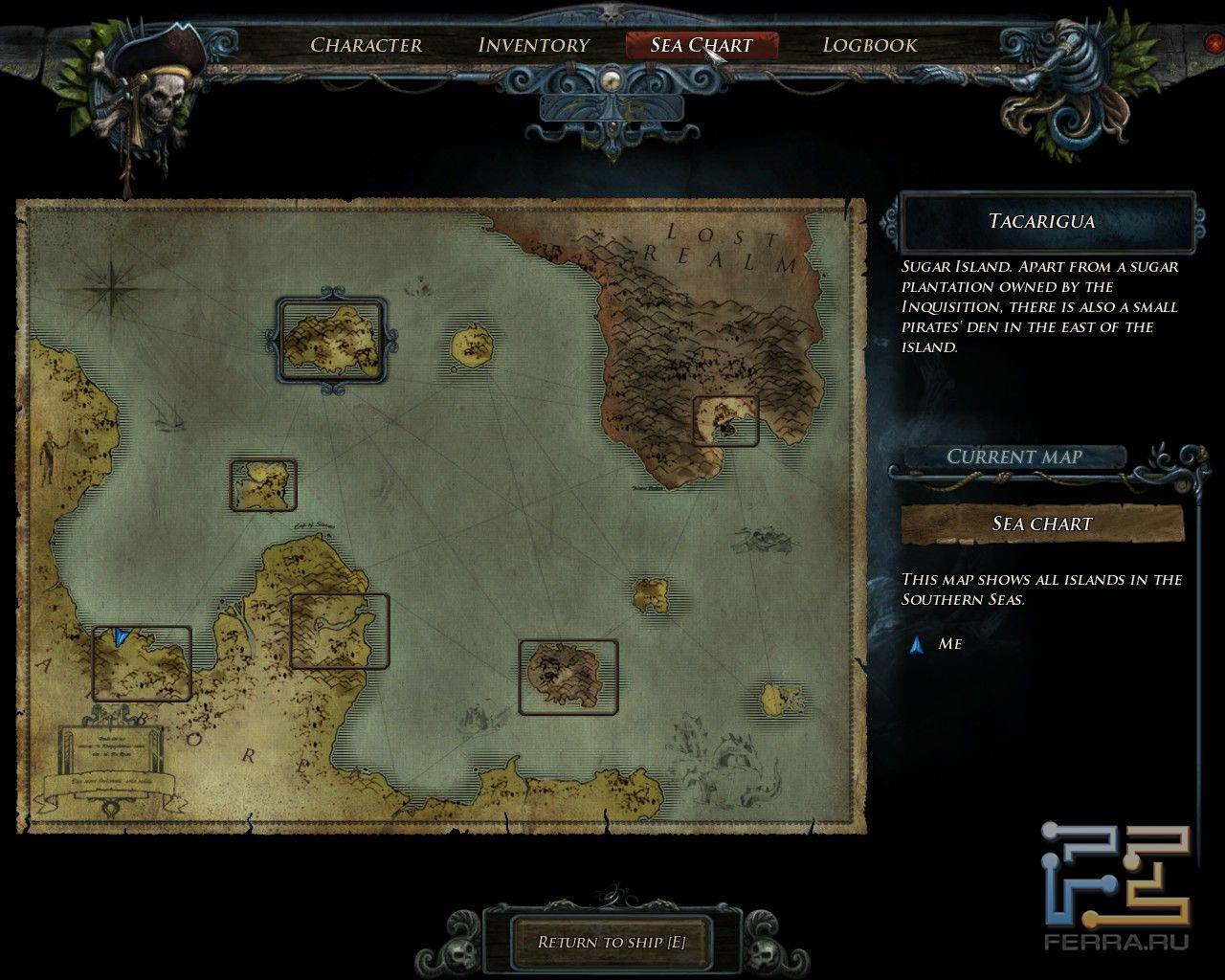Screen dimensions: 1225x980
Task: Pick the framed location on the Lost Realm coast
Action: (725, 421)
